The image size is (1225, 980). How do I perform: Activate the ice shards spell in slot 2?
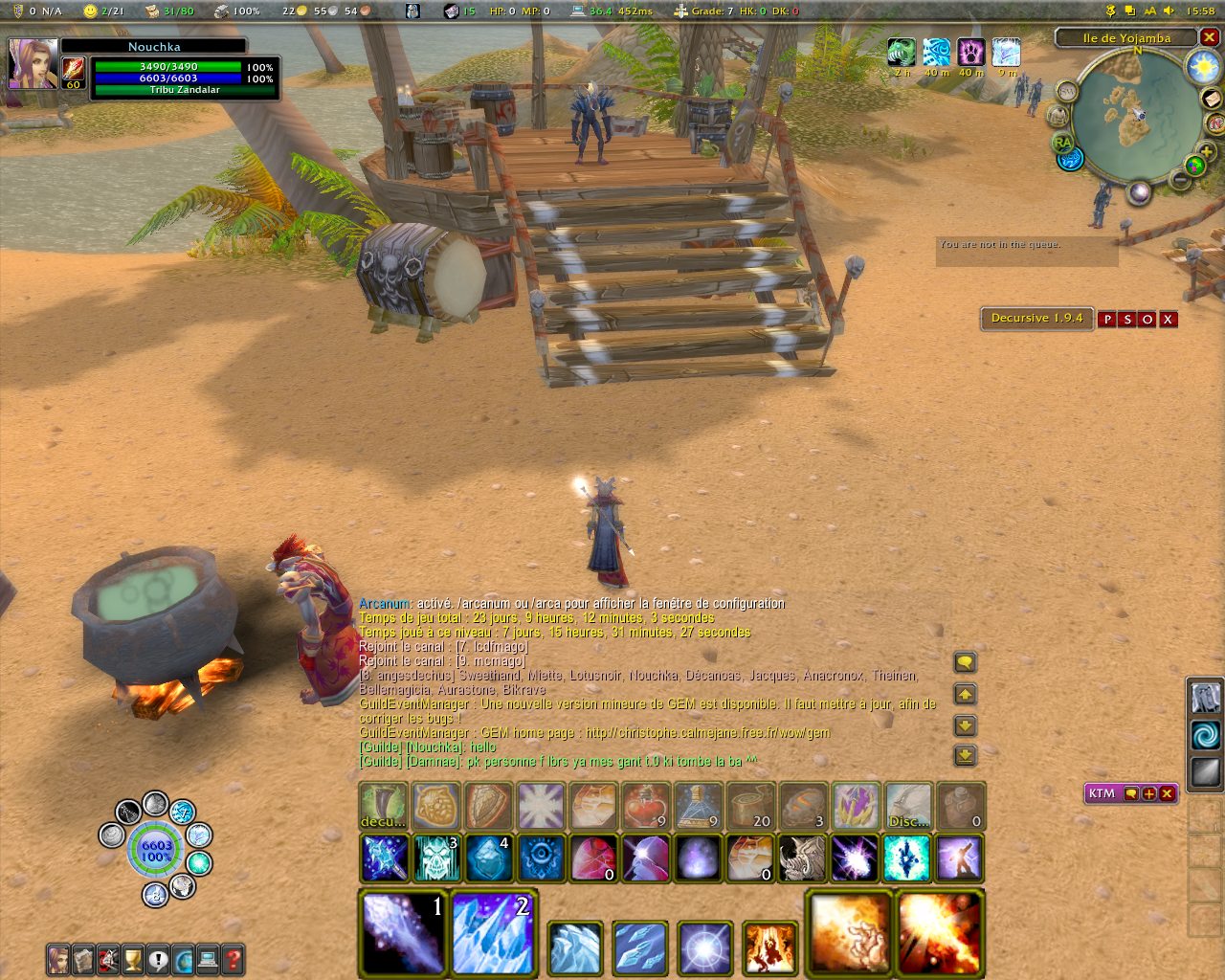click(492, 933)
